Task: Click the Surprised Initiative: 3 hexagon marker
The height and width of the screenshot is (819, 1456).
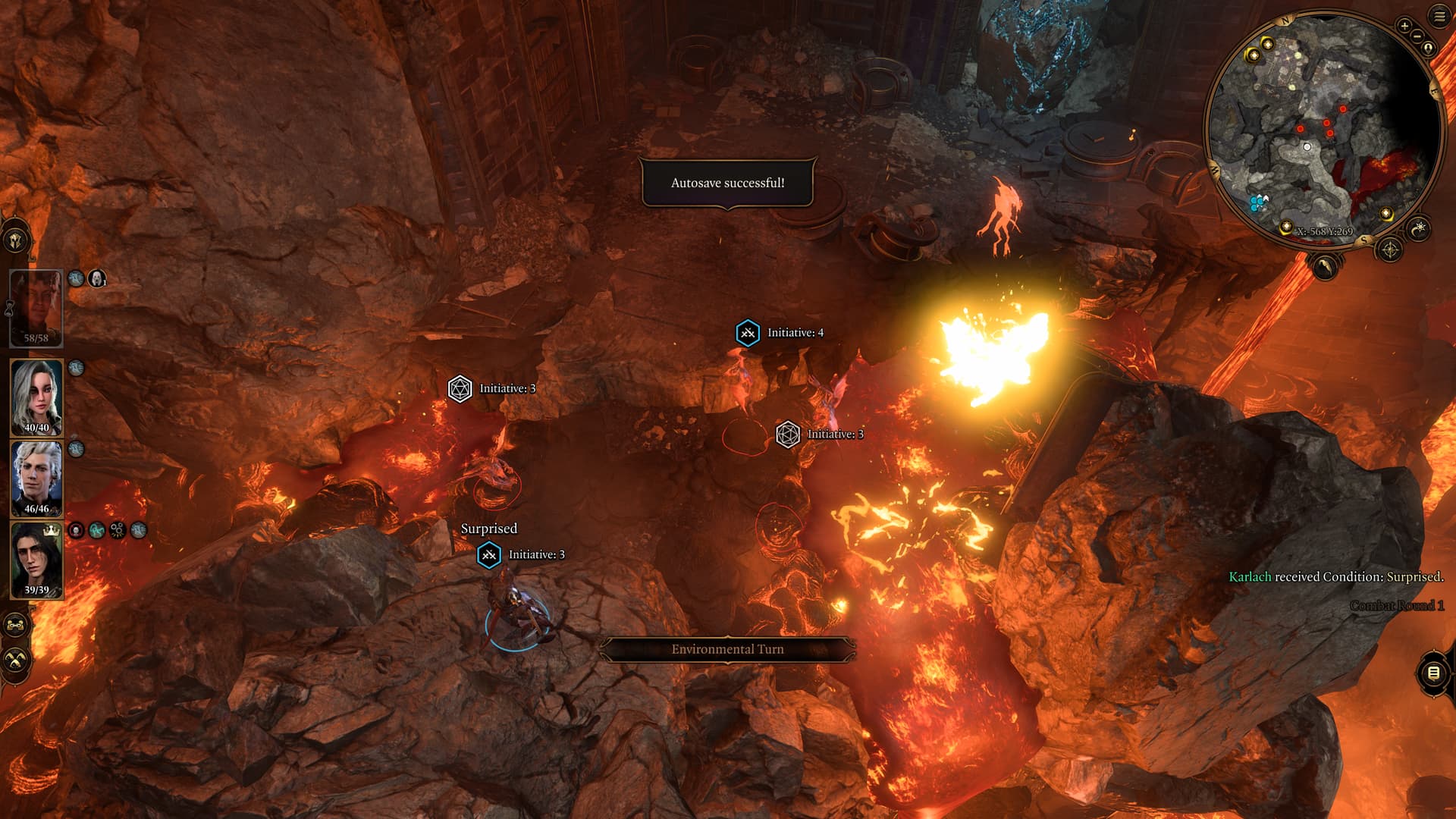Action: coord(489,555)
